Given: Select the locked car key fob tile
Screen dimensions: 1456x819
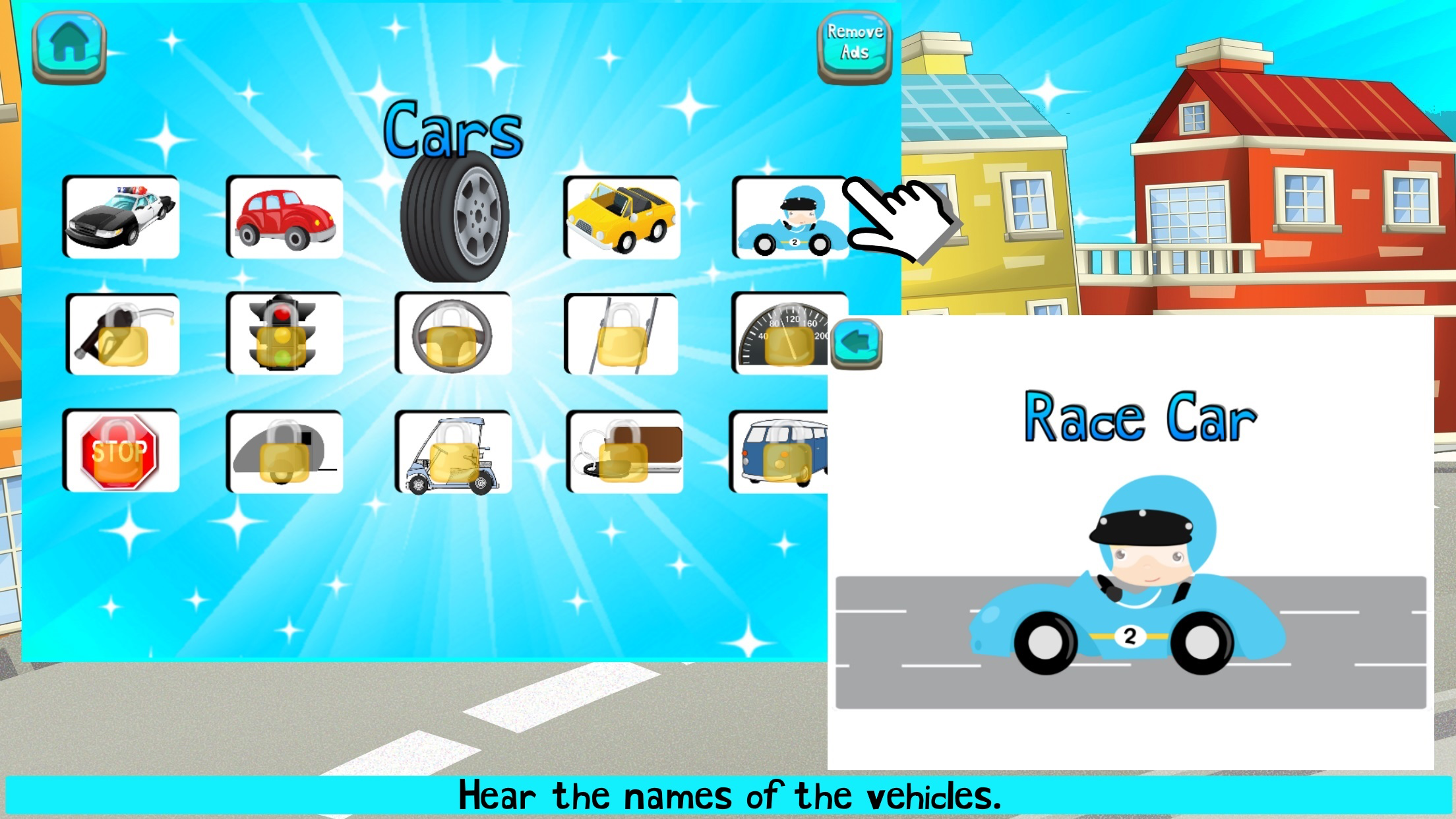Looking at the screenshot, I should 624,451.
